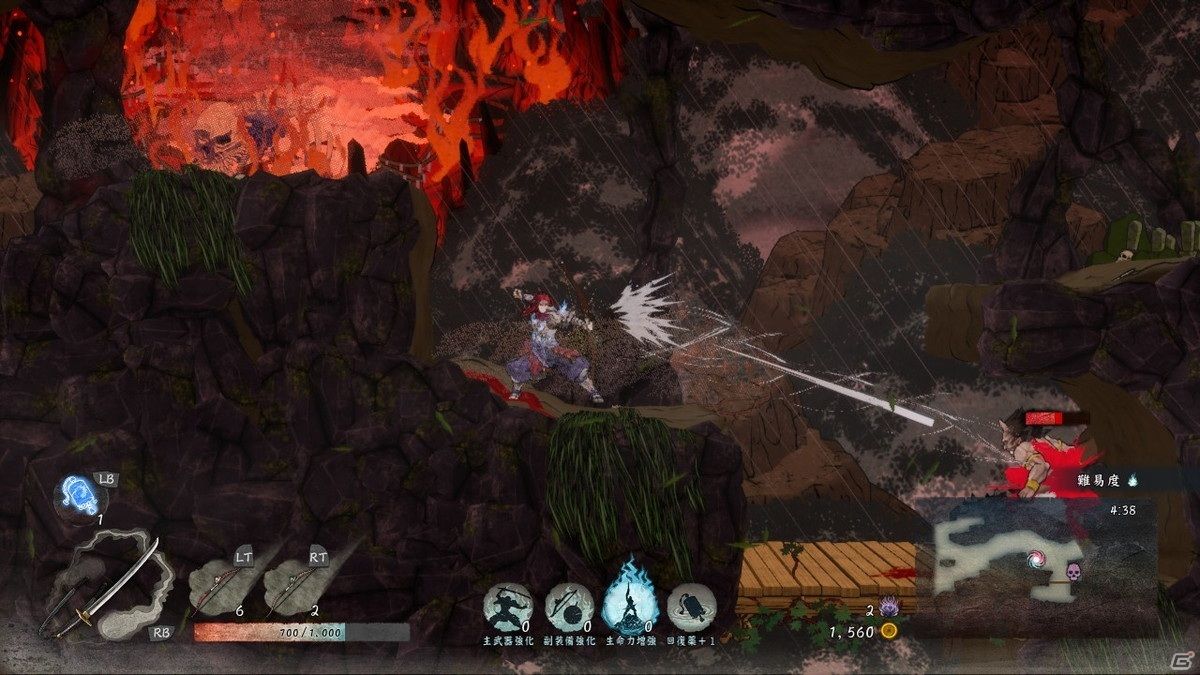Pick the 回復薬+1 healing potion upgrade
The image size is (1200, 675).
(690, 606)
